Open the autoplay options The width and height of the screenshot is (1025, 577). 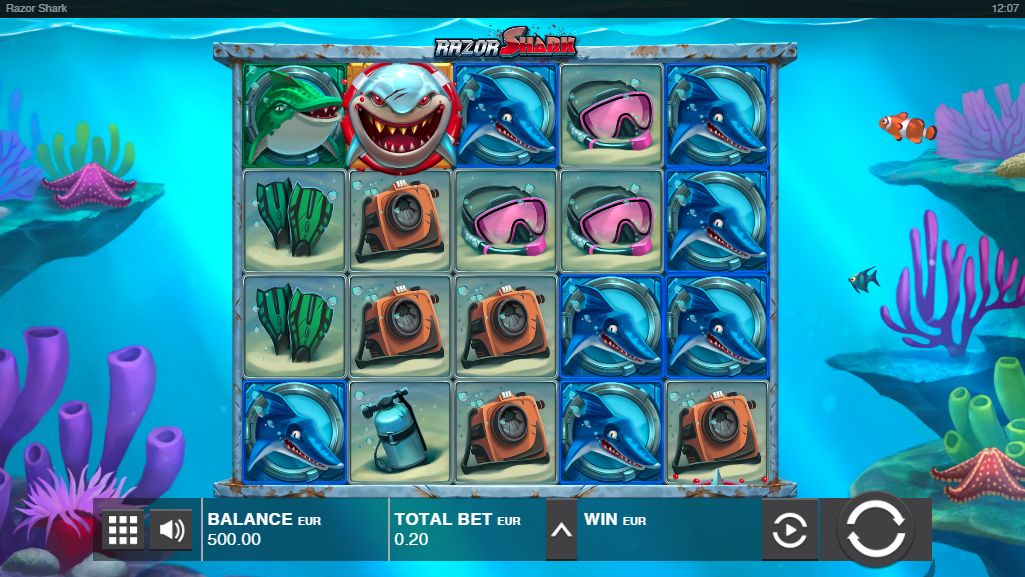click(x=790, y=530)
